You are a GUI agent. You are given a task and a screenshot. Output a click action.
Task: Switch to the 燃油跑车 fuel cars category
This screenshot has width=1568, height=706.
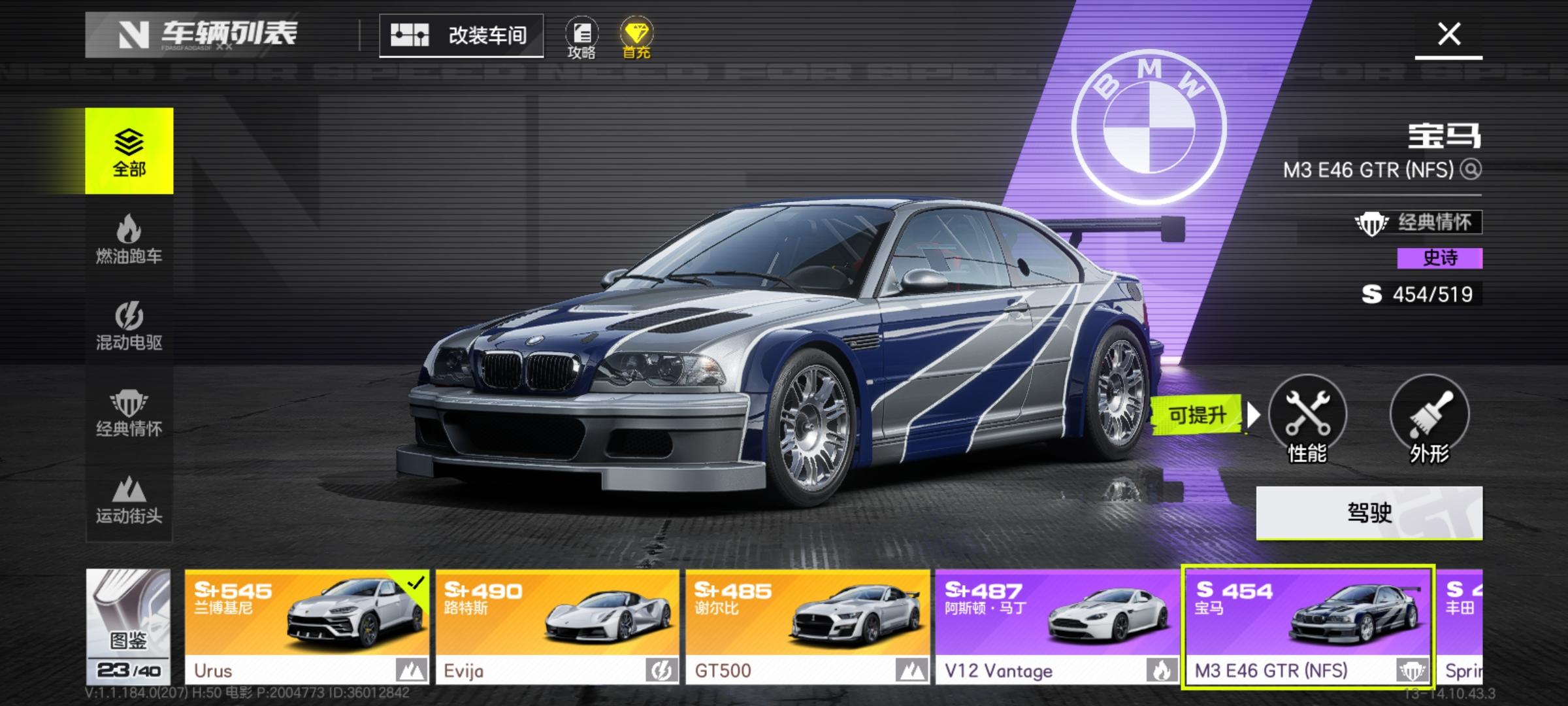[x=129, y=239]
